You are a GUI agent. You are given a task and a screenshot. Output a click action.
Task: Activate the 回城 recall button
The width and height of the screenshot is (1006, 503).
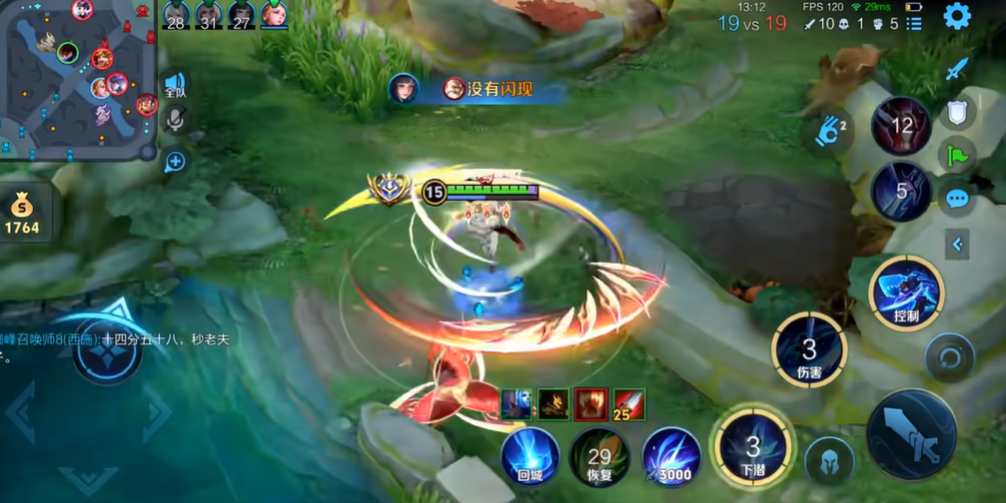pyautogui.click(x=530, y=457)
